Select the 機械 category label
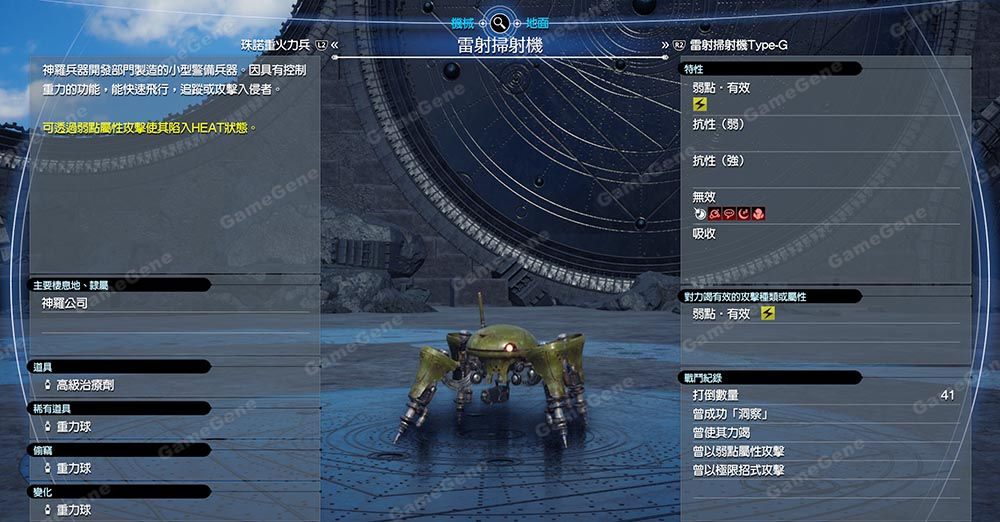1000x522 pixels. point(463,22)
